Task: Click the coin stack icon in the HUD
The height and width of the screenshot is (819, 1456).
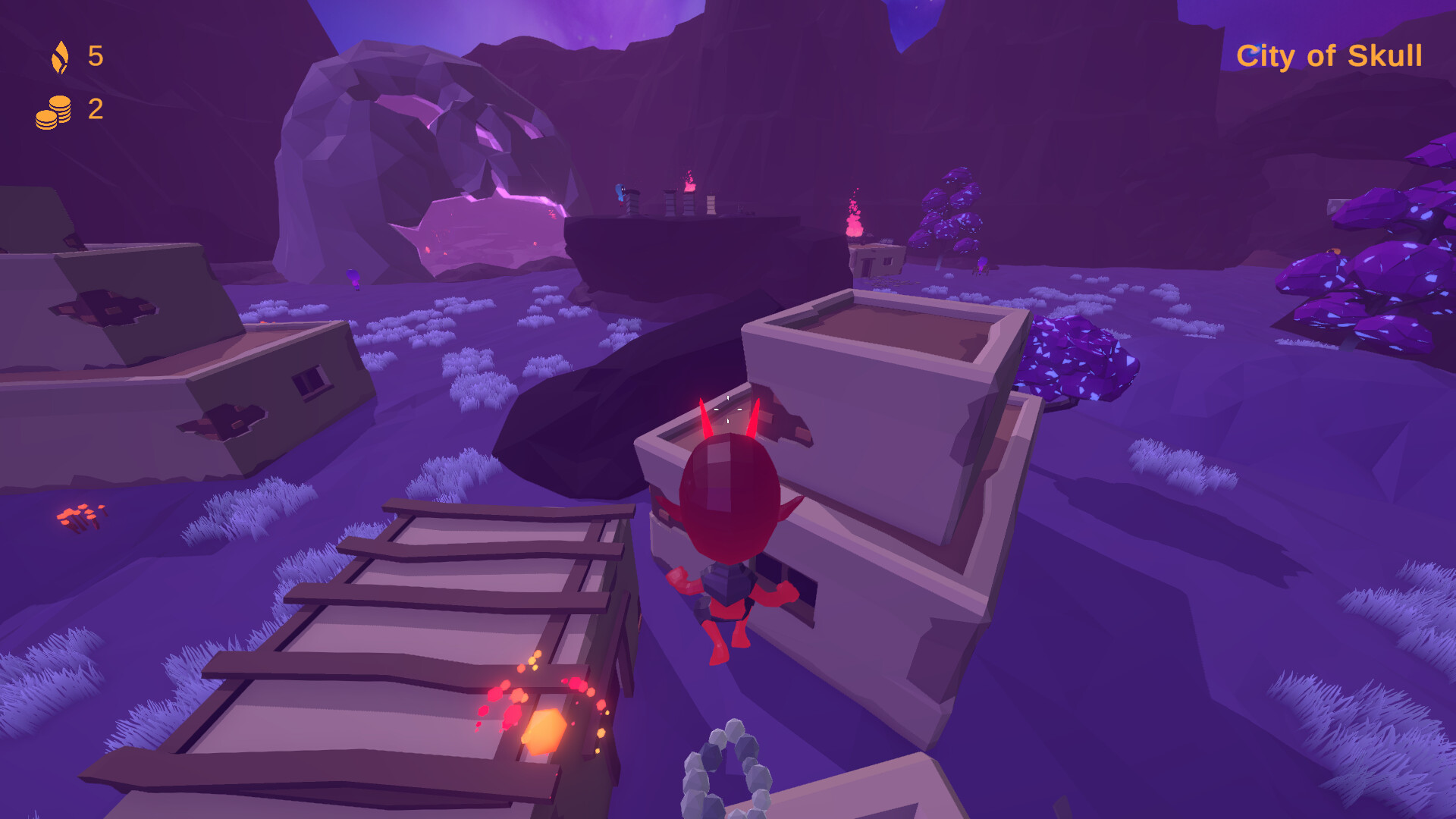Action: [53, 111]
